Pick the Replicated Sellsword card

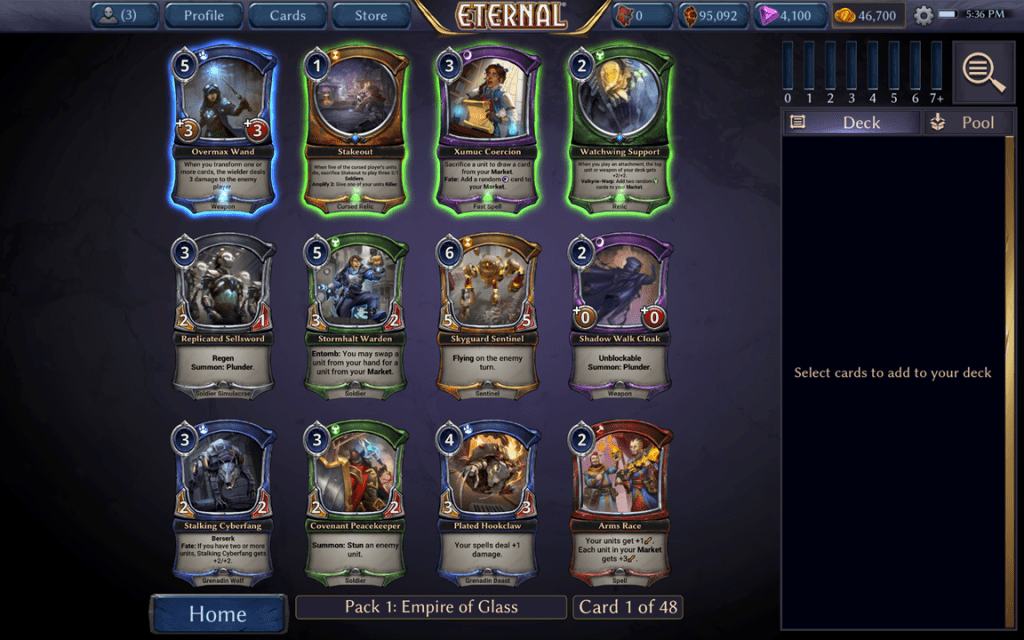pos(225,316)
